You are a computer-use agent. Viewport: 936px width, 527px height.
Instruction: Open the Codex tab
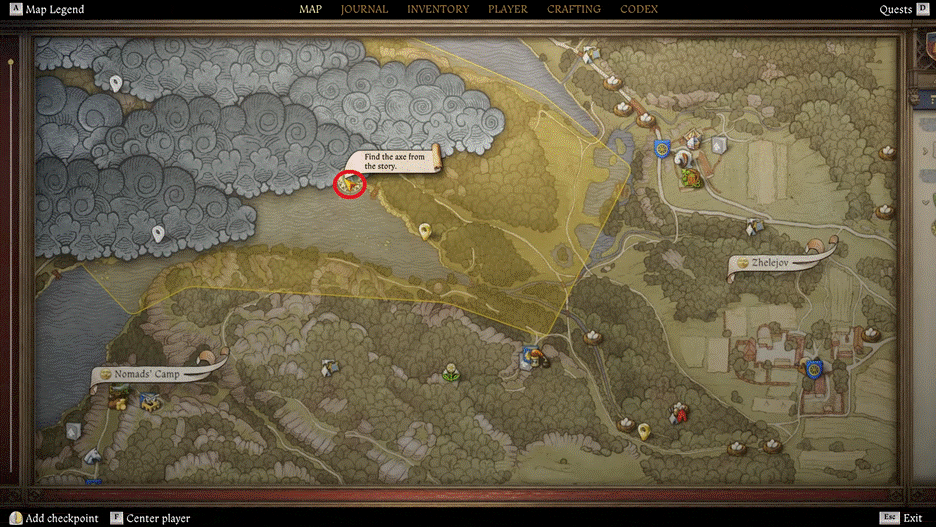coord(639,10)
